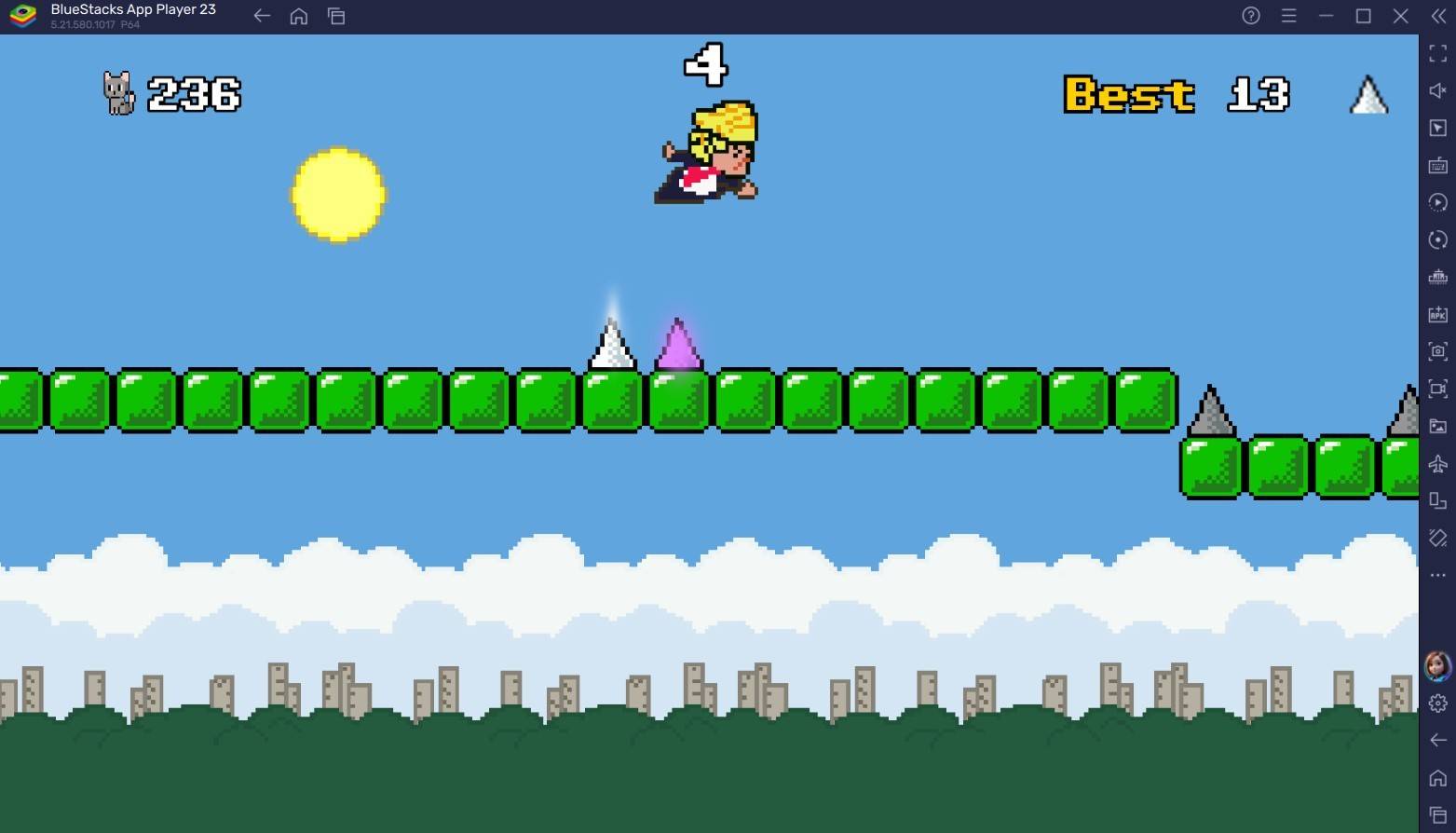
Task: Start the screen recorder
Action: [1437, 389]
